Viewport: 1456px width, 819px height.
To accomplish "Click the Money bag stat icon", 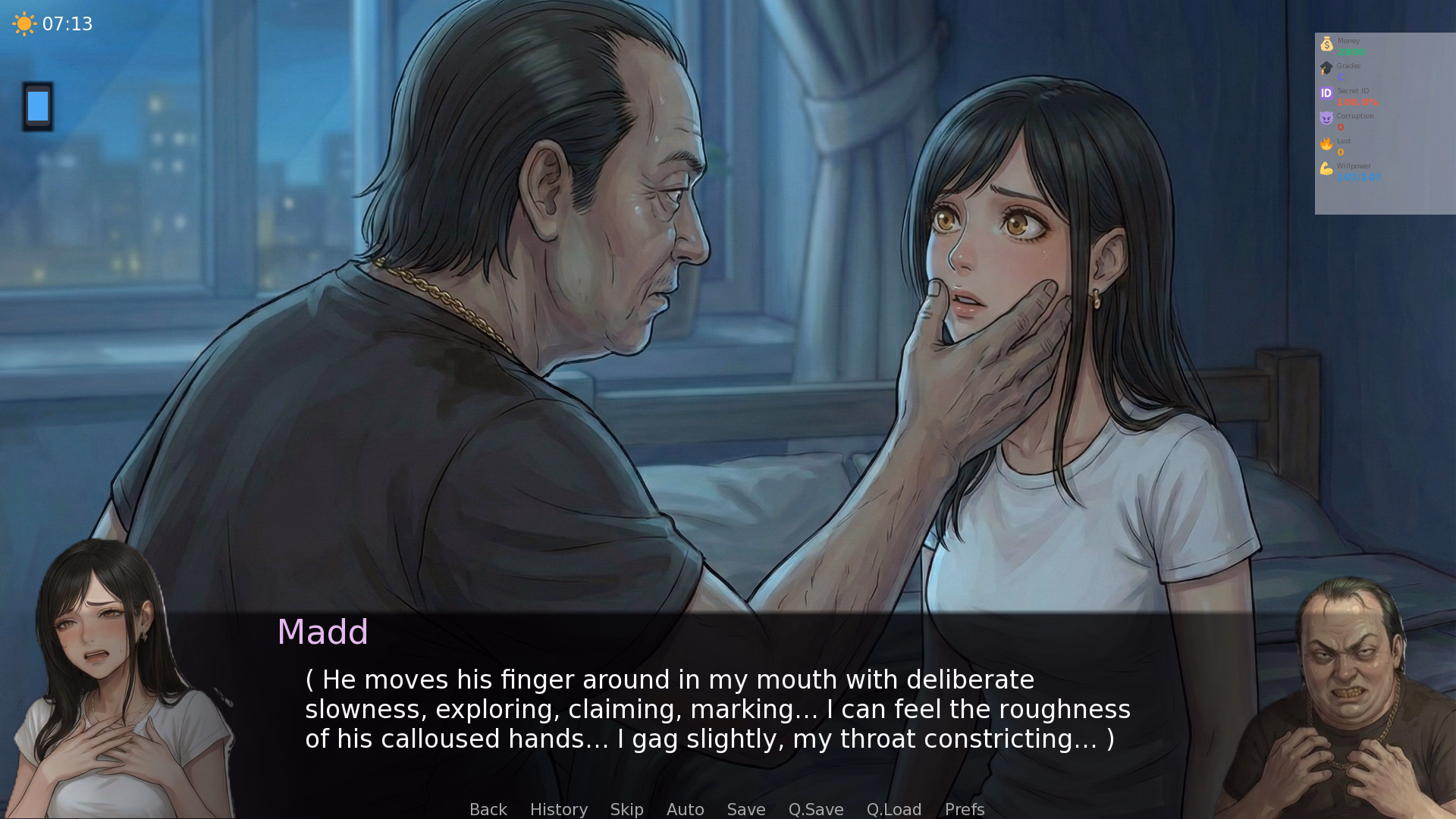I will [x=1326, y=43].
